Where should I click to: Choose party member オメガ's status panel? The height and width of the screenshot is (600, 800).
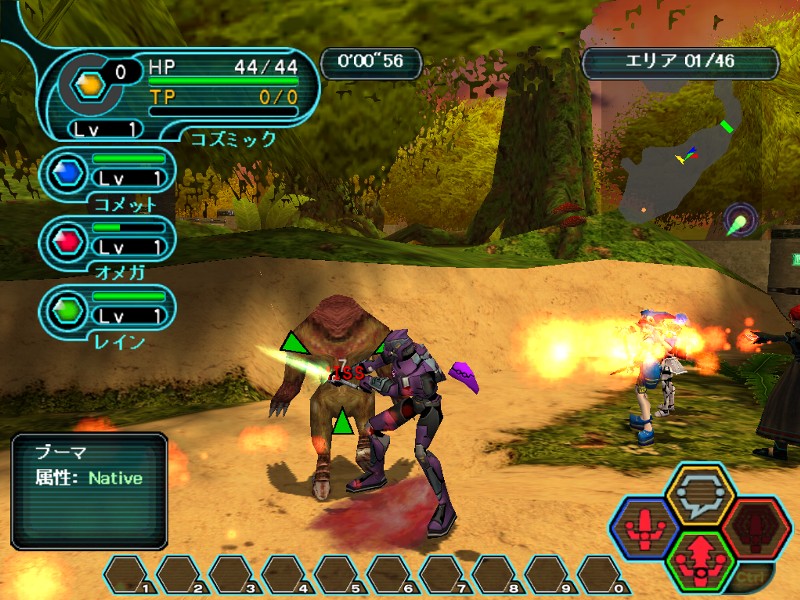[x=108, y=241]
